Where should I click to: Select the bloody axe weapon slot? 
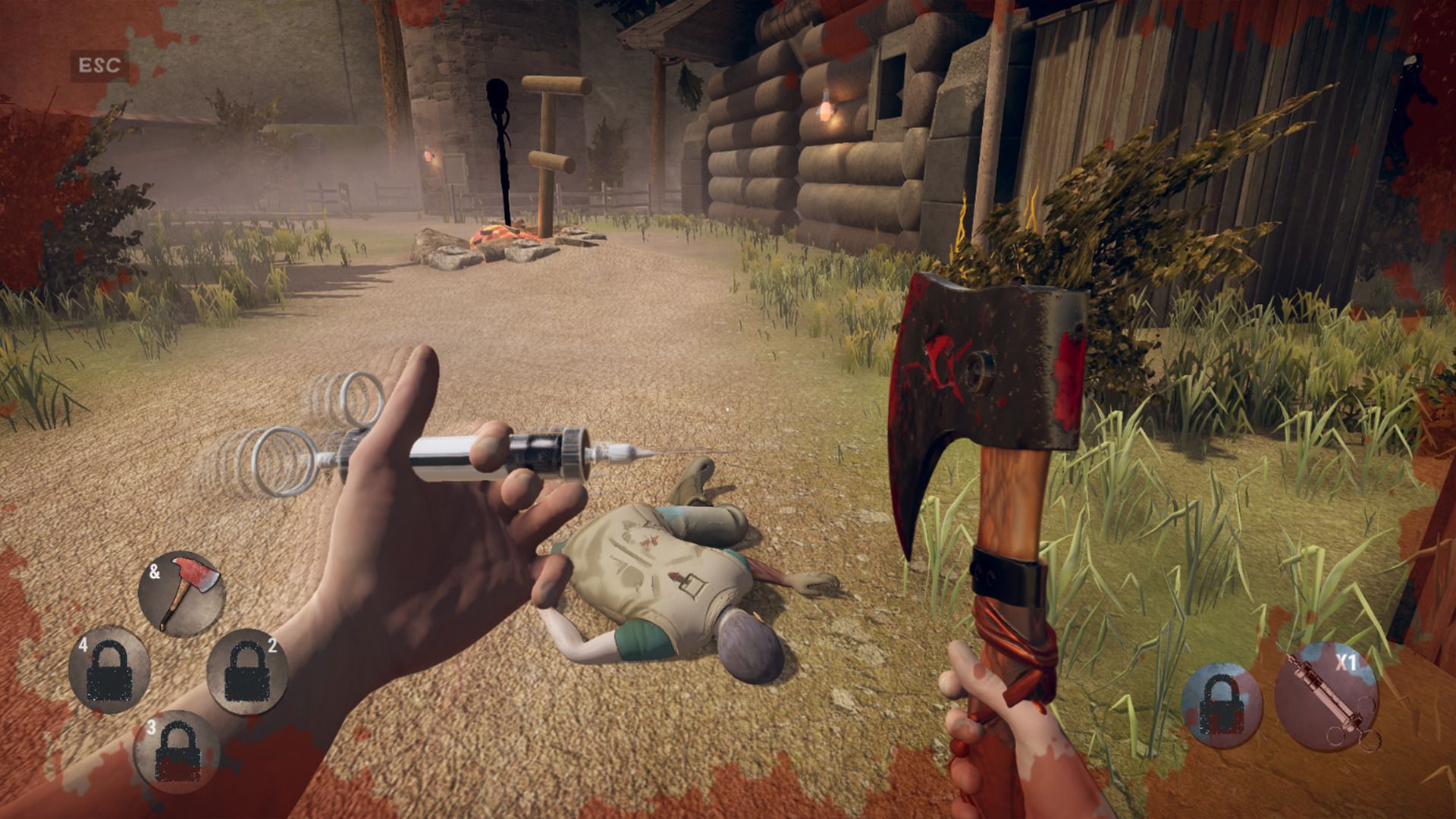pos(182,594)
